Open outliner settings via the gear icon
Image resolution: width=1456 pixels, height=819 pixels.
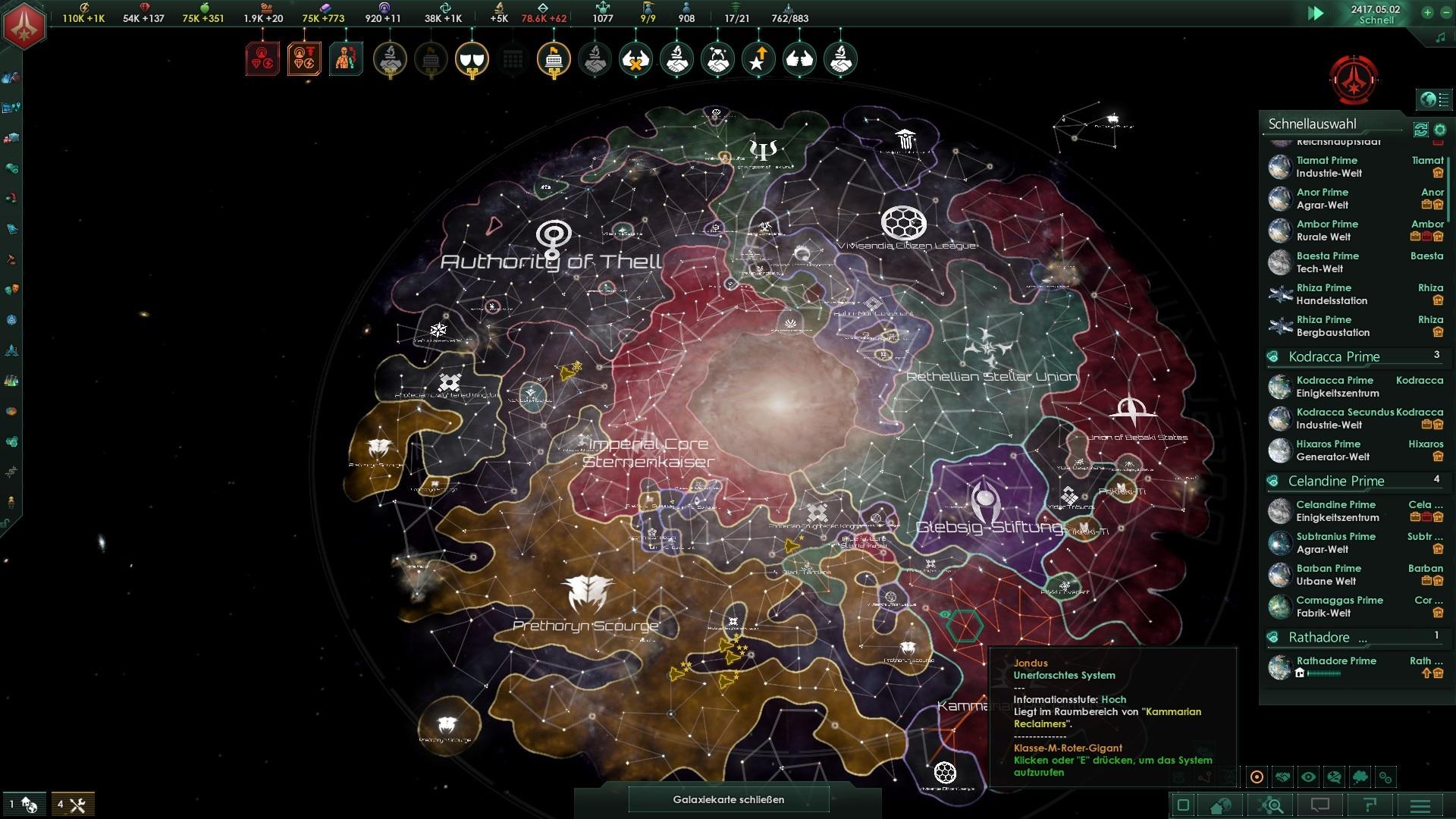tap(1440, 130)
